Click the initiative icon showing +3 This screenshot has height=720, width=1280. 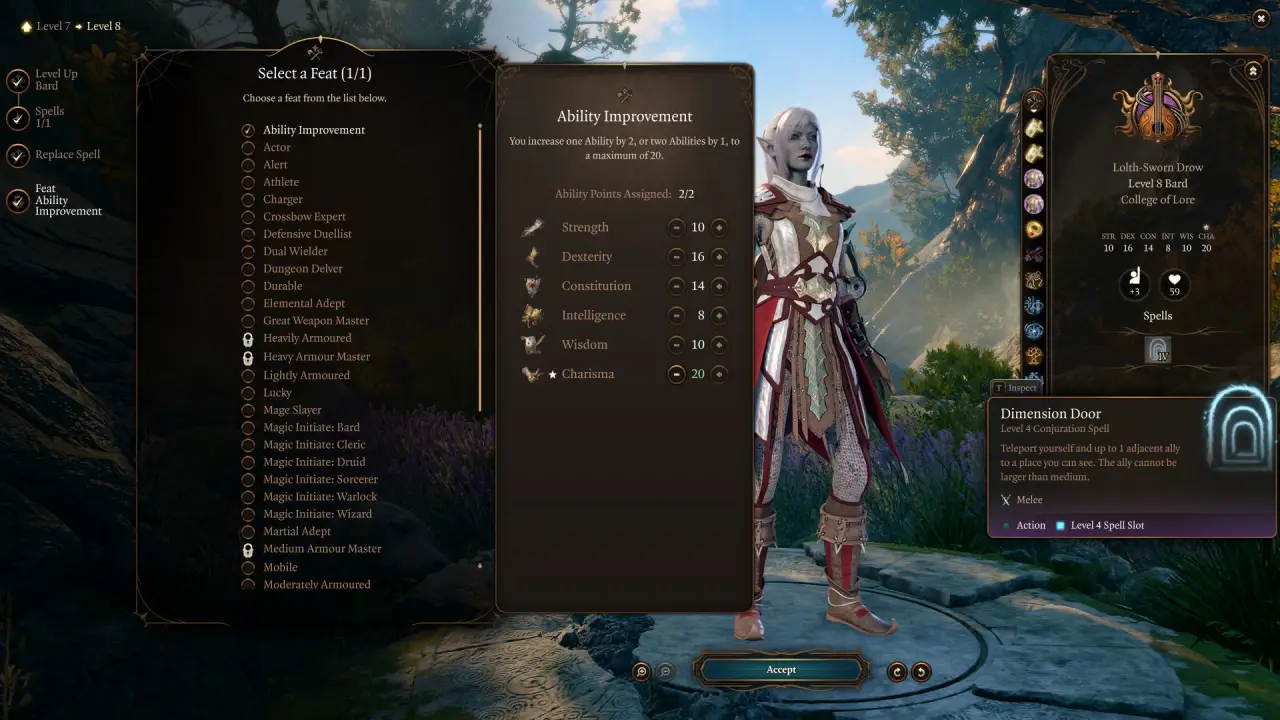(1135, 285)
